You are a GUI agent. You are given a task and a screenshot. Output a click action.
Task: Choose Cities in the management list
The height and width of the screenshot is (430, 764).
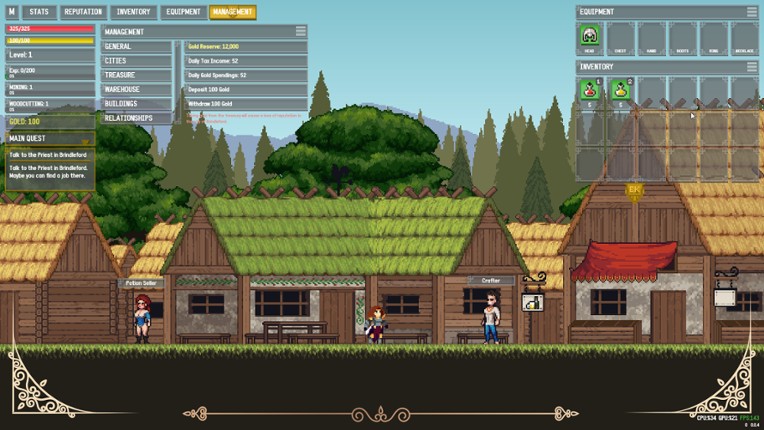[138, 61]
